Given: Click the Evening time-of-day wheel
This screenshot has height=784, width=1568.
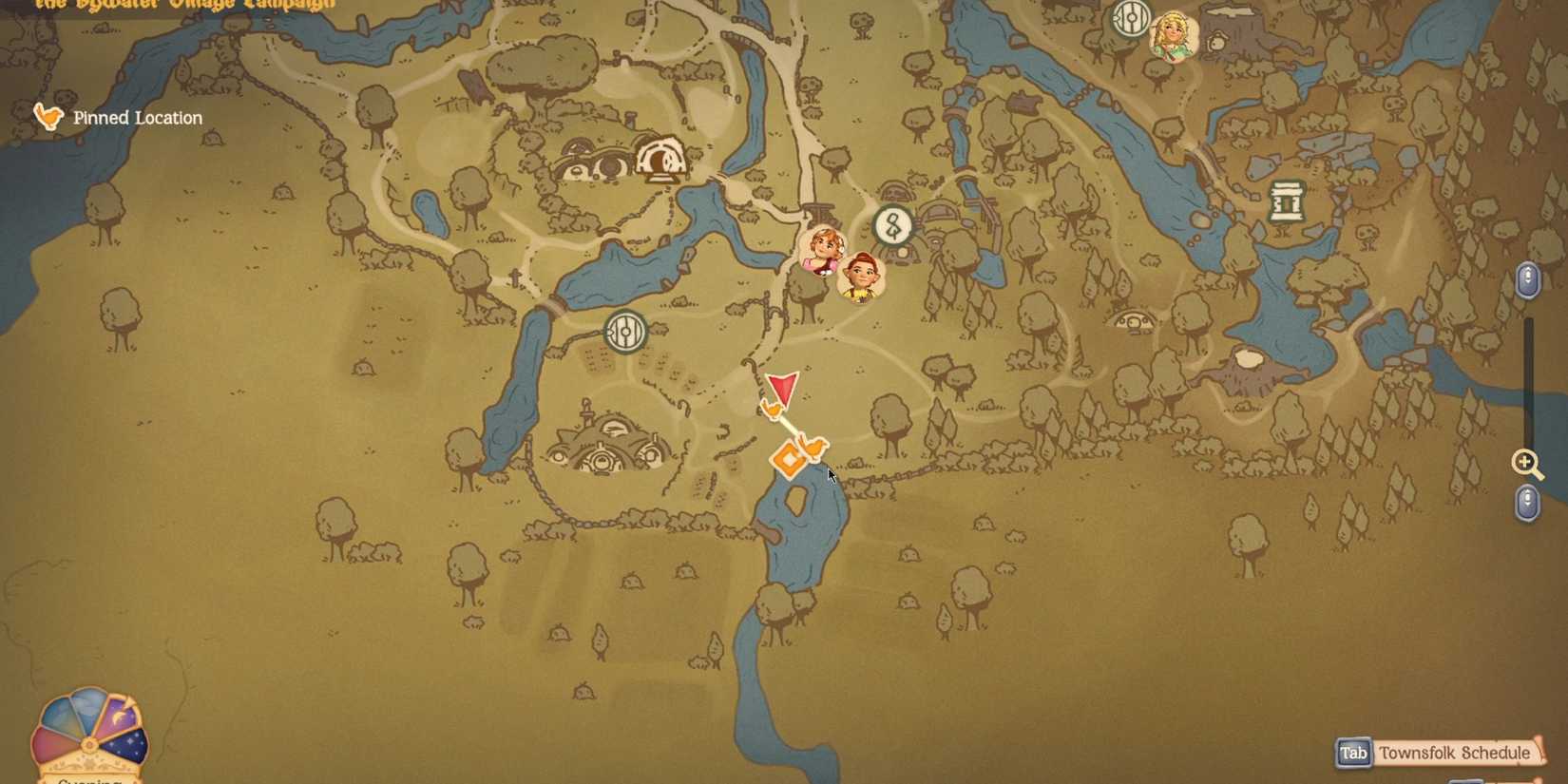Looking at the screenshot, I should point(88,741).
